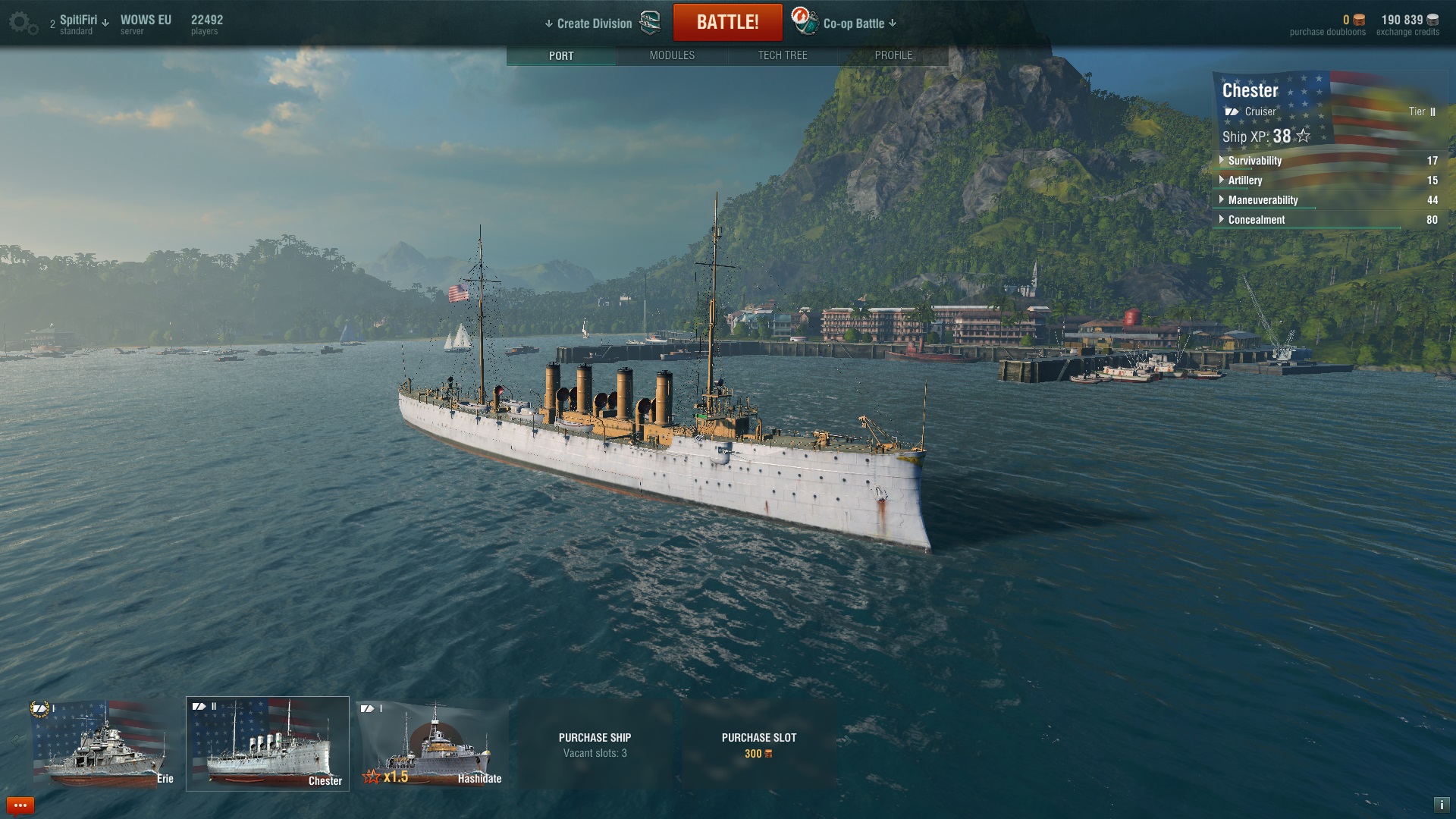Screen dimensions: 1456x819
Task: Select the Port tab
Action: (561, 55)
